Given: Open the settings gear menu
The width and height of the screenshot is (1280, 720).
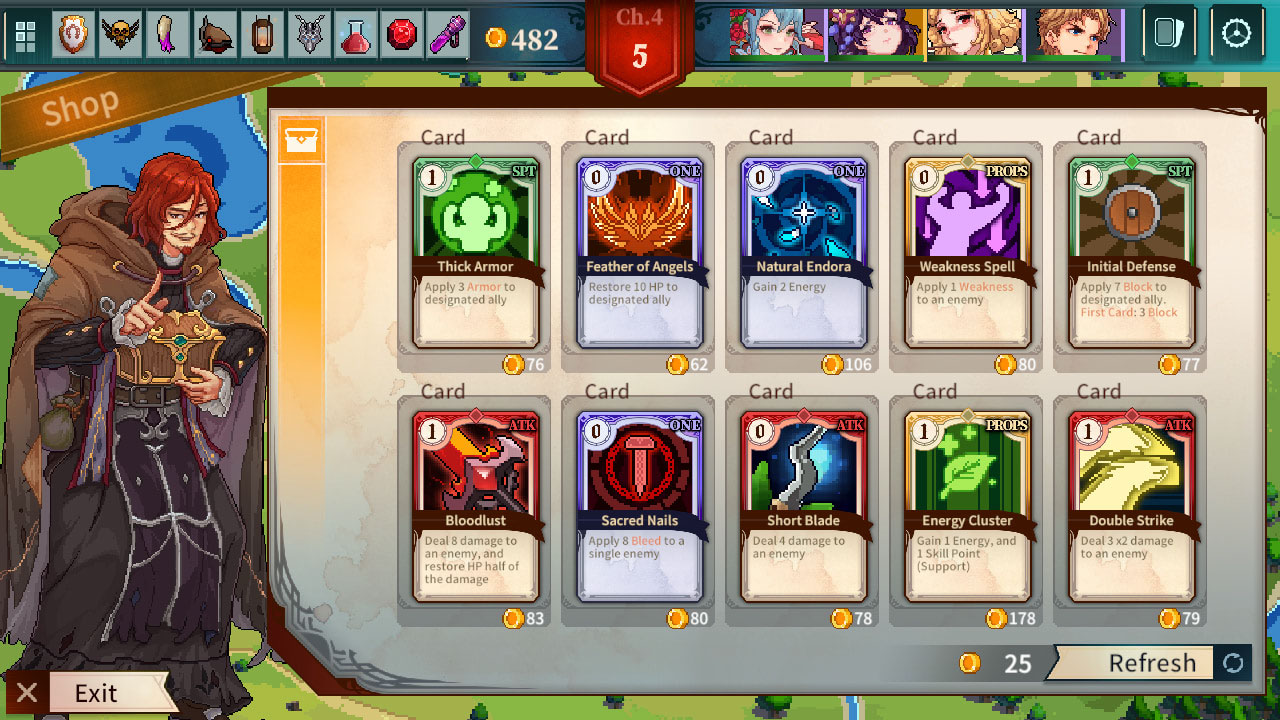Looking at the screenshot, I should click(x=1238, y=33).
